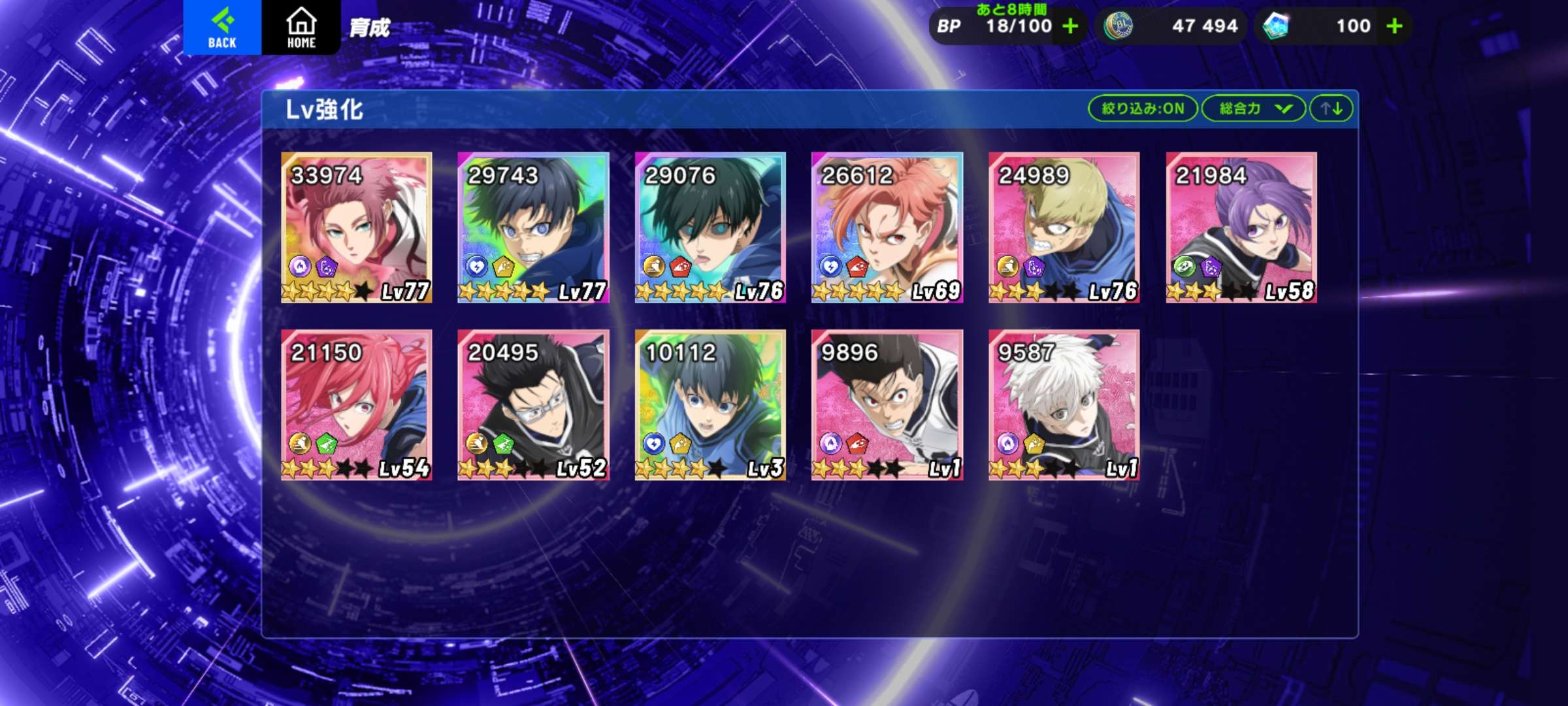Toggle the 絞り込み:ON filter button
The width and height of the screenshot is (1568, 706).
coord(1142,109)
